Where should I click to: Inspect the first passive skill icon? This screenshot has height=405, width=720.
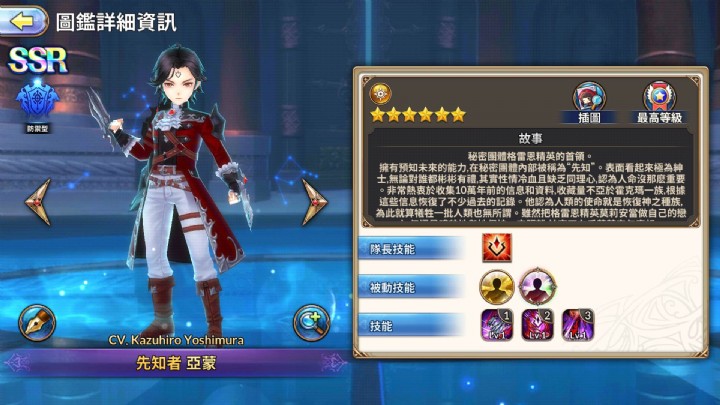coord(495,285)
